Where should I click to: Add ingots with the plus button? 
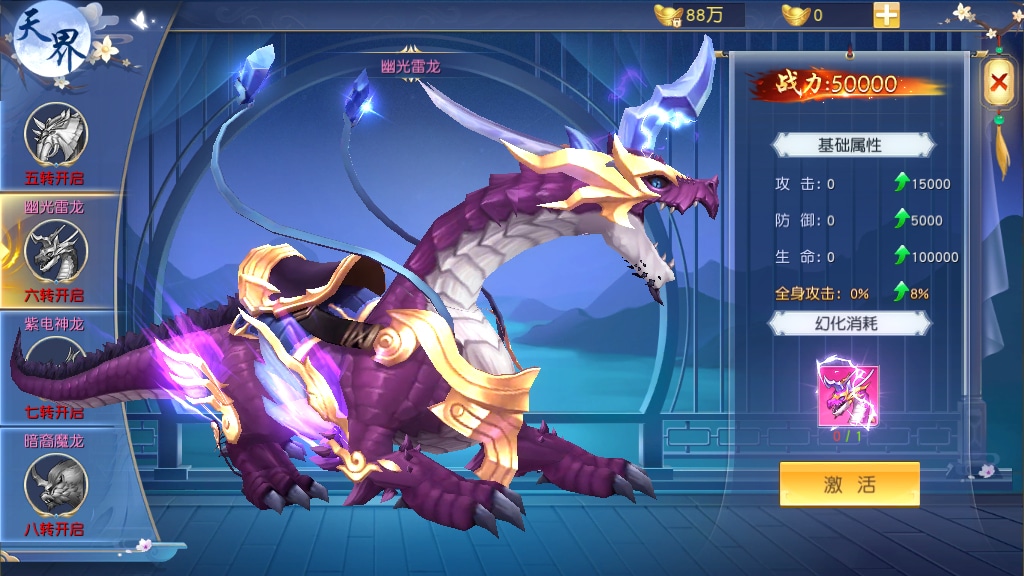click(x=886, y=15)
